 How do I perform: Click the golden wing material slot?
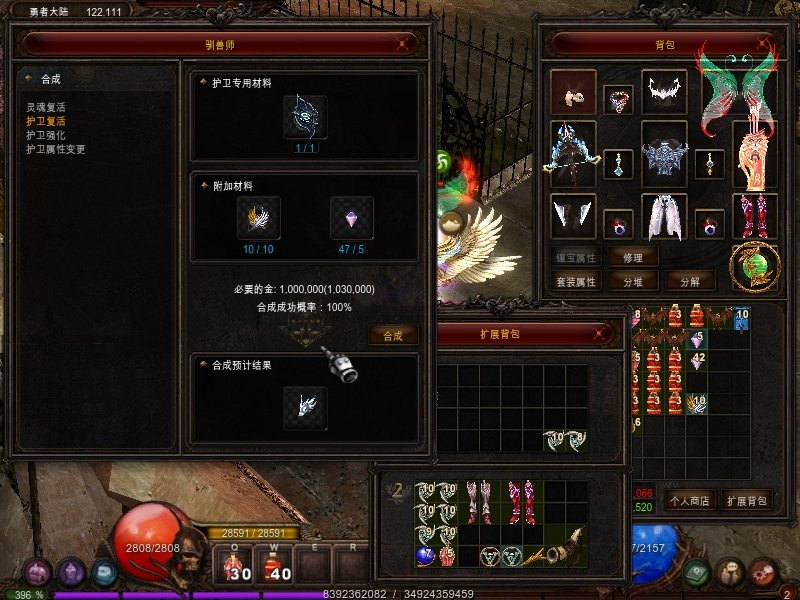258,217
